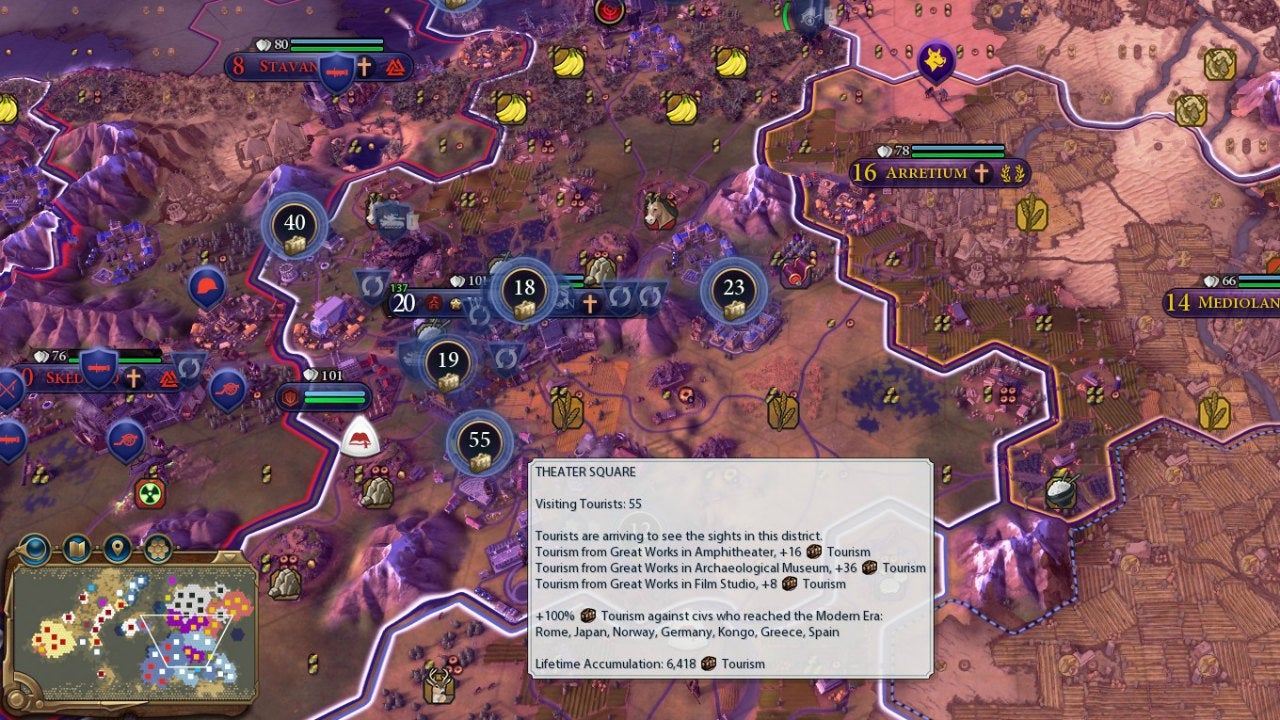Open Map Options on the minimap toolbar
This screenshot has width=1280, height=720.
click(33, 548)
